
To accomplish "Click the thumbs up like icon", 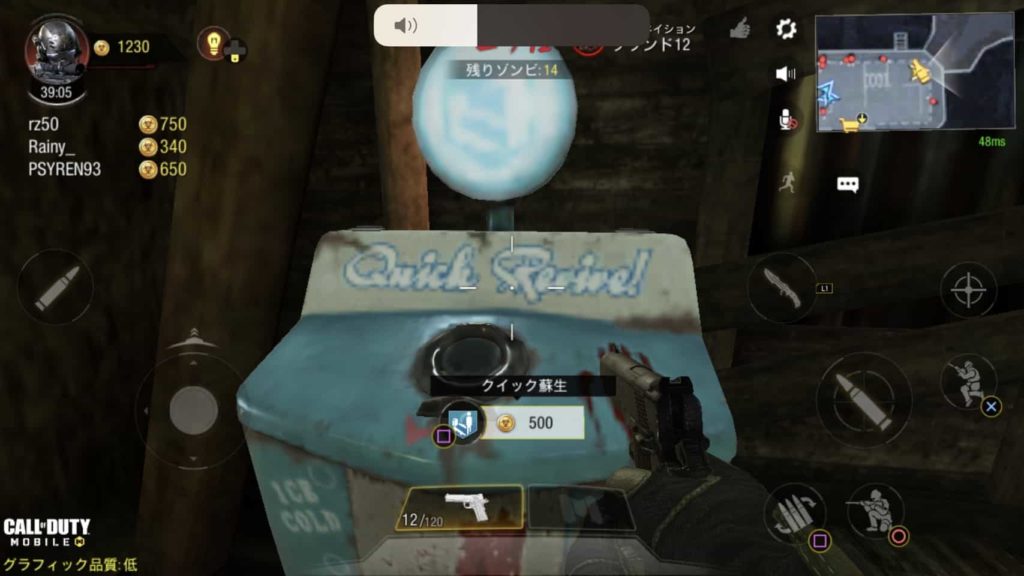I will 740,30.
